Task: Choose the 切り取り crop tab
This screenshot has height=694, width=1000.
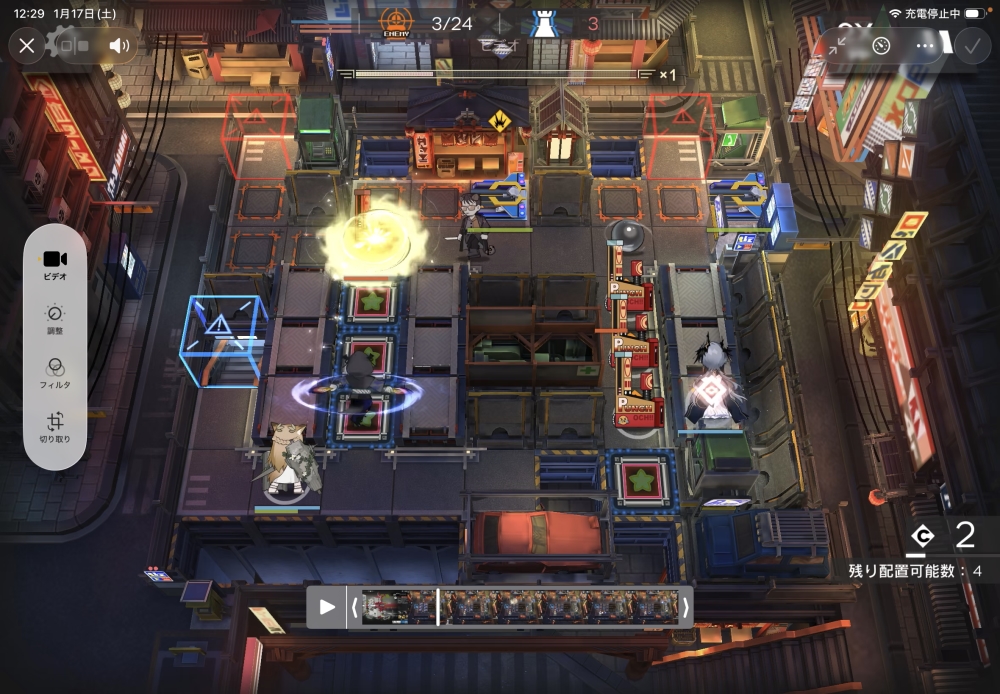Action: tap(55, 428)
